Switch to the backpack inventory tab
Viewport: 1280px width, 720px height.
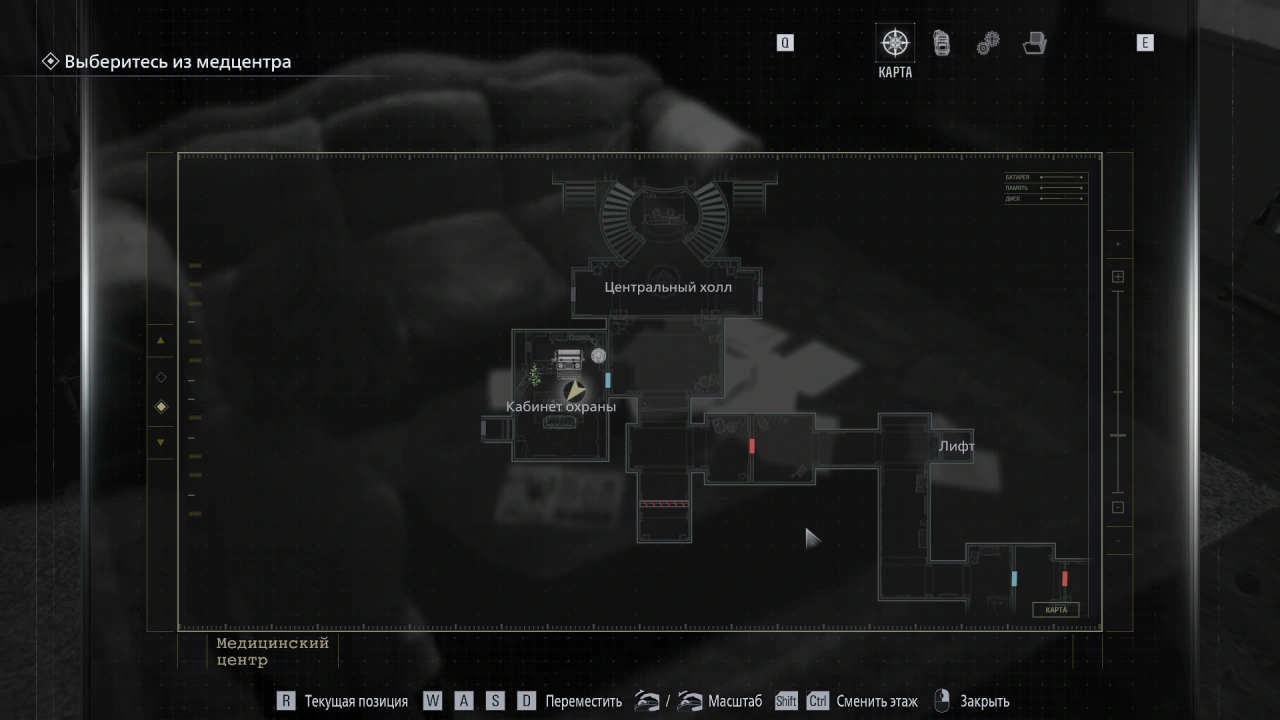click(941, 43)
